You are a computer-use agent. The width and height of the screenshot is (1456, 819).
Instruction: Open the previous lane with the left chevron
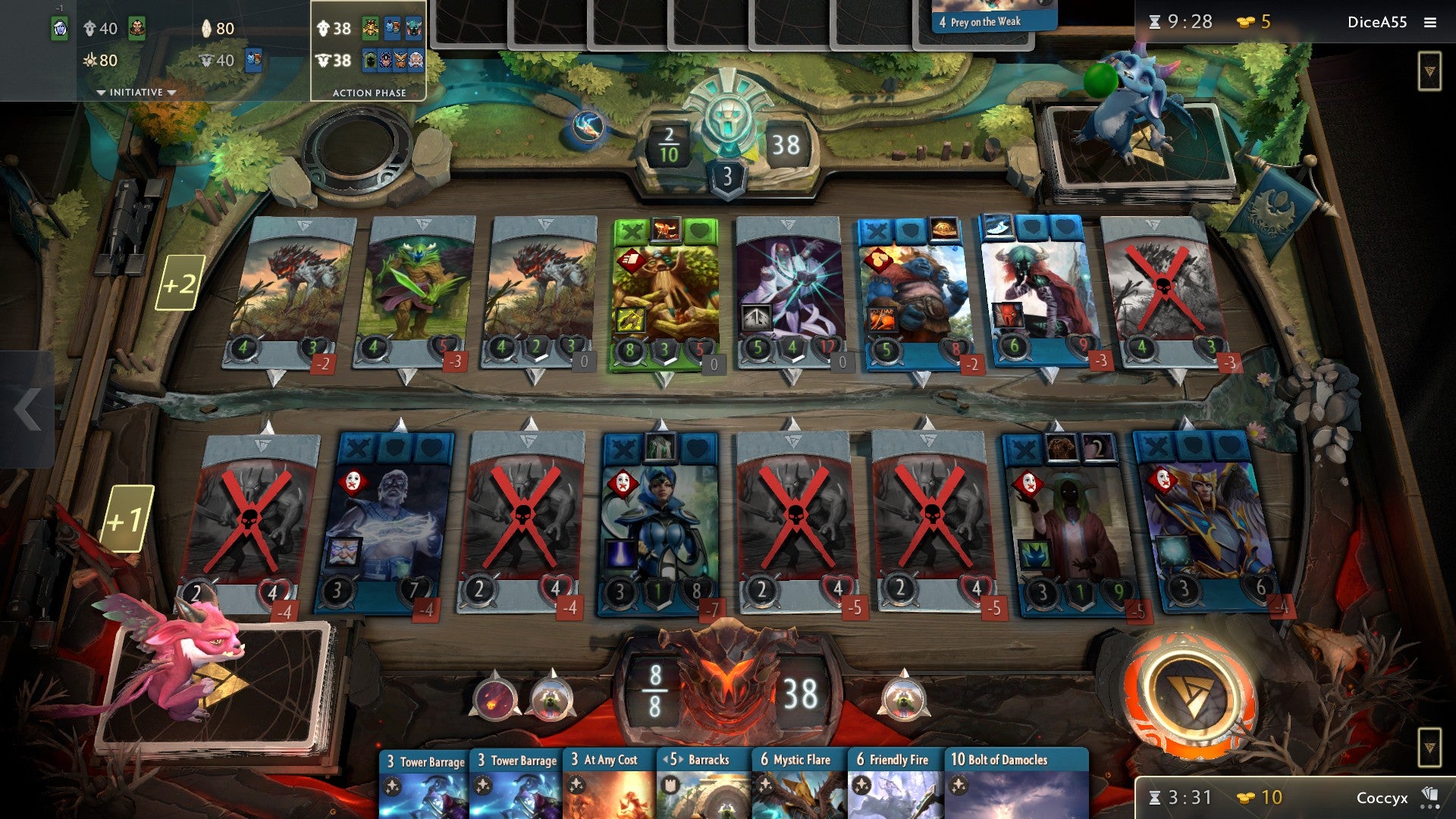click(x=27, y=409)
